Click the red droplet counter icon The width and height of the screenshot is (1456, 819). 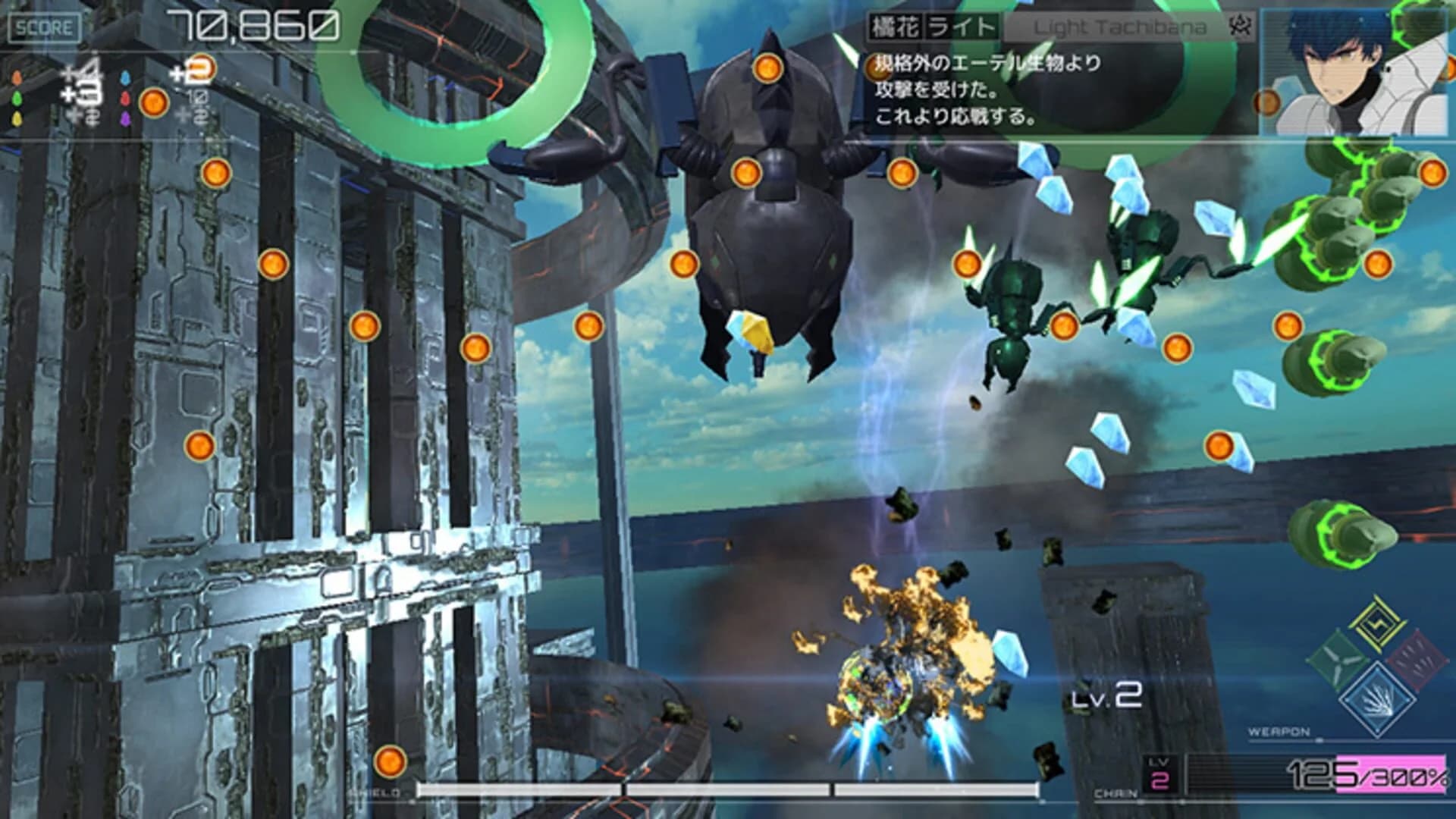coord(124,99)
